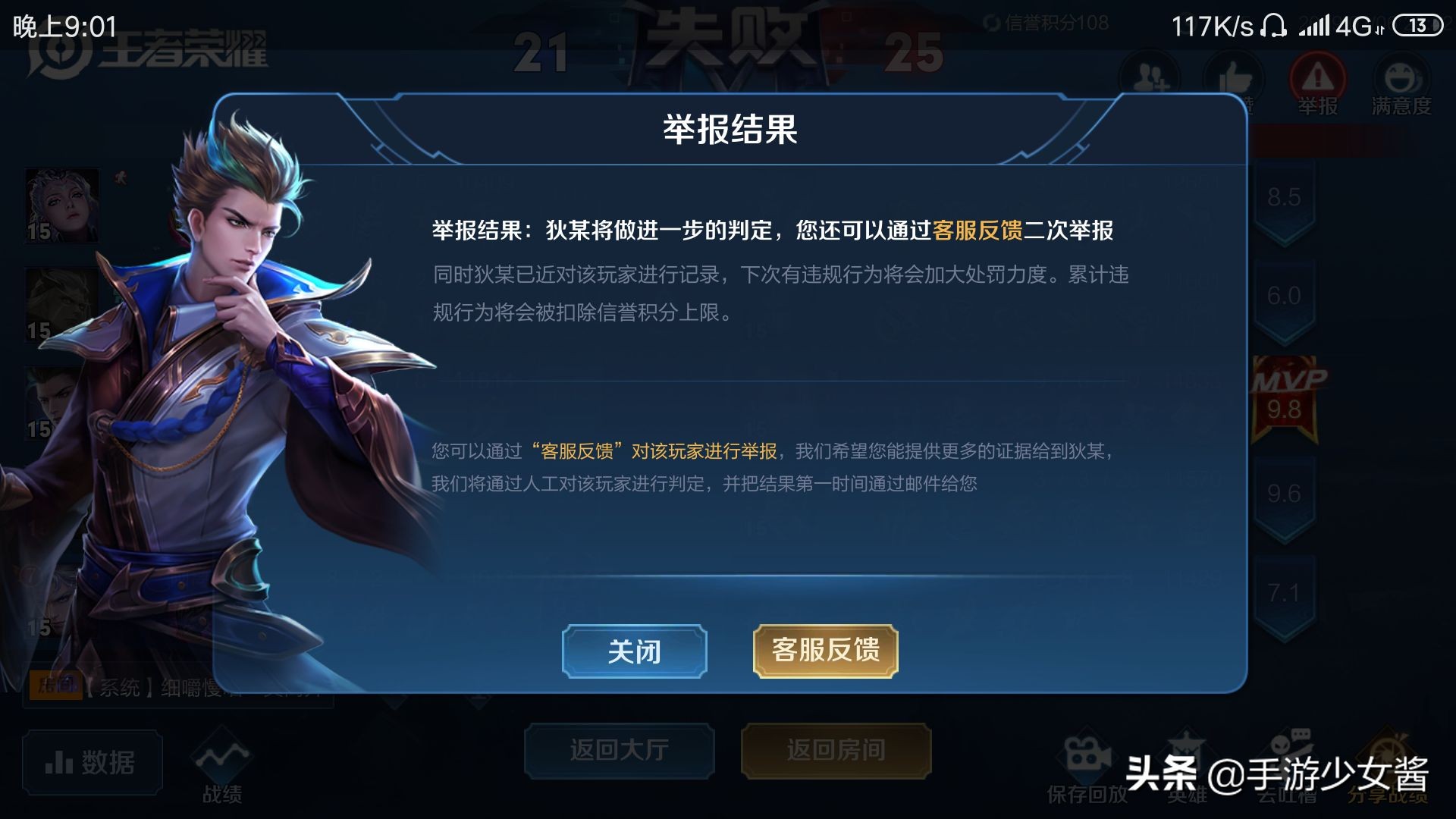Tap the 返回大厅 return to lobby button
This screenshot has height=819, width=1456.
click(618, 749)
